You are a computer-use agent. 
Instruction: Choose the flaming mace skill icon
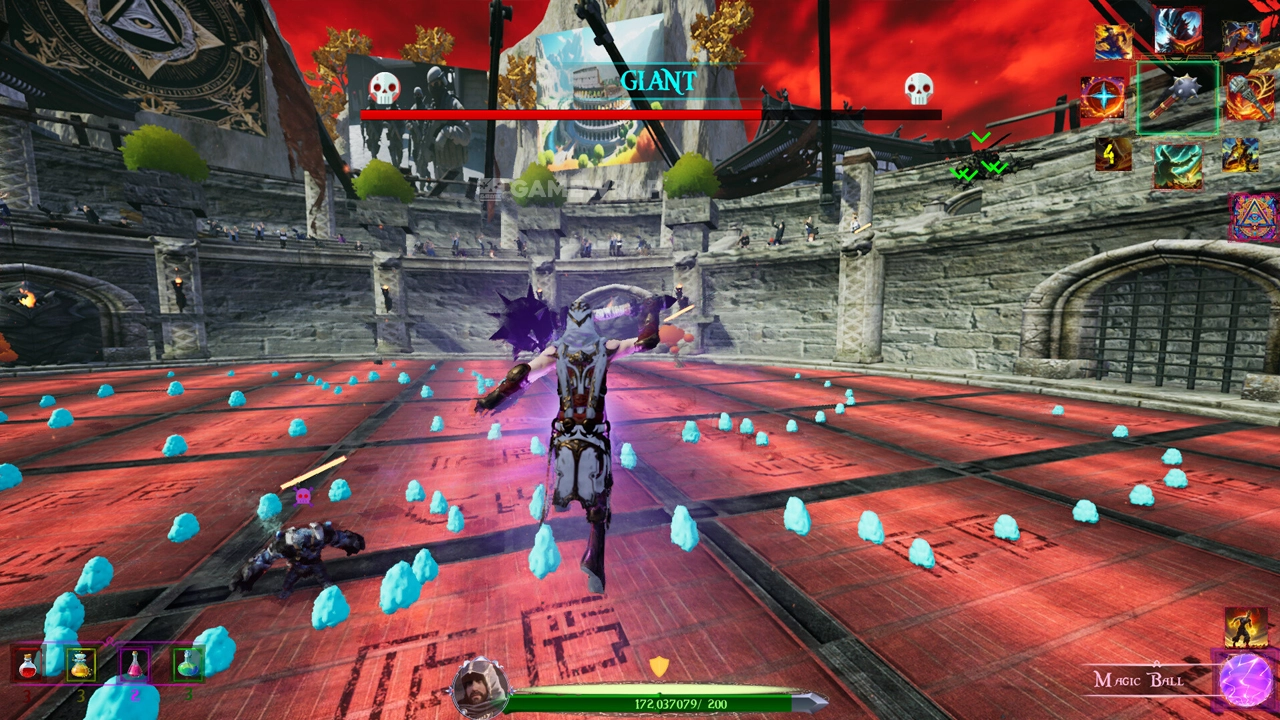click(x=1249, y=98)
